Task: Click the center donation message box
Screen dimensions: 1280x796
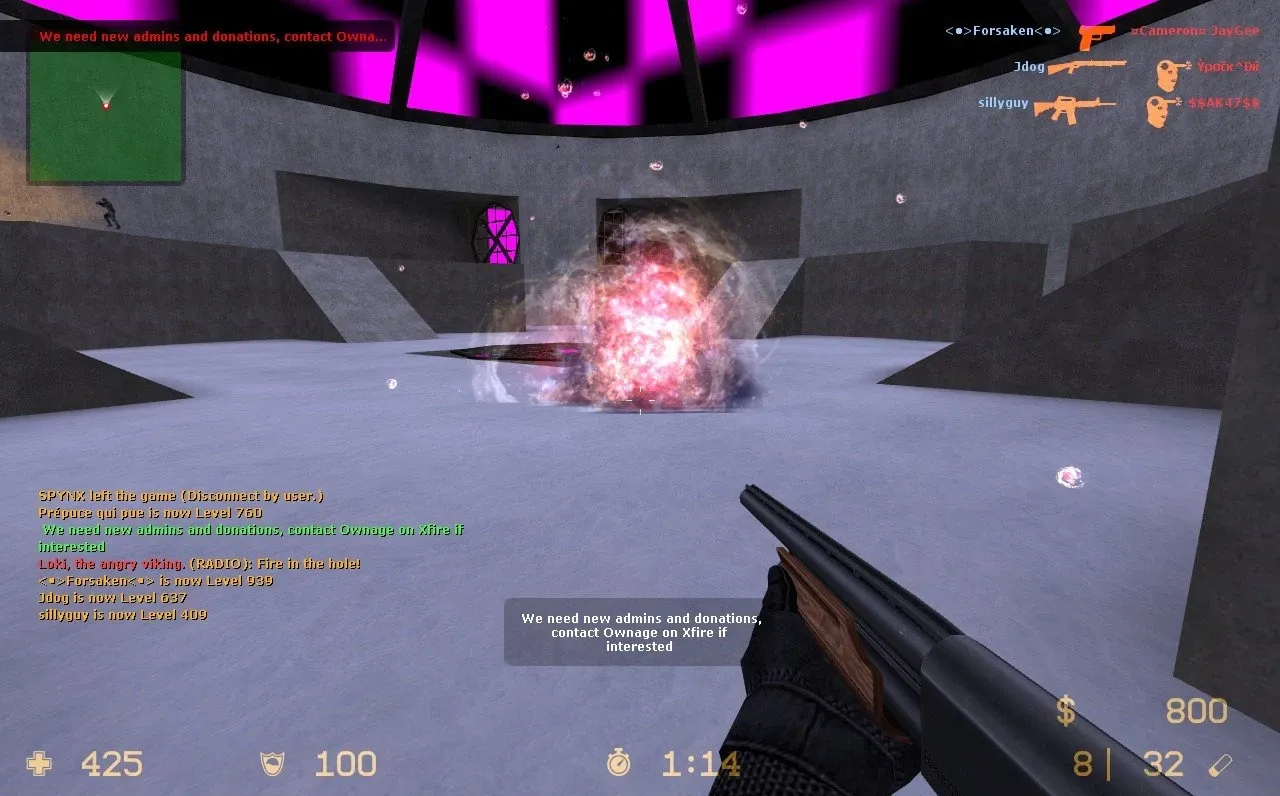Action: [x=636, y=632]
